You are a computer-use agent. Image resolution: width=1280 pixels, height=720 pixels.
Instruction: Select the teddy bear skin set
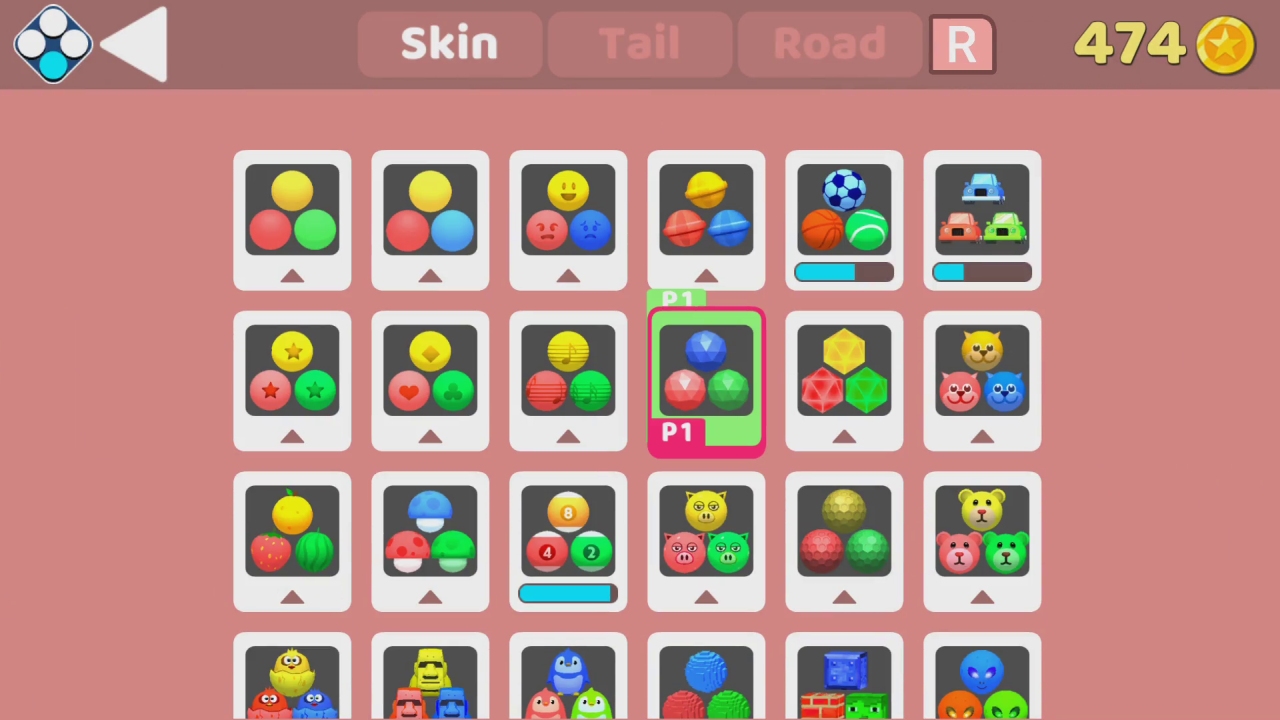(x=981, y=540)
